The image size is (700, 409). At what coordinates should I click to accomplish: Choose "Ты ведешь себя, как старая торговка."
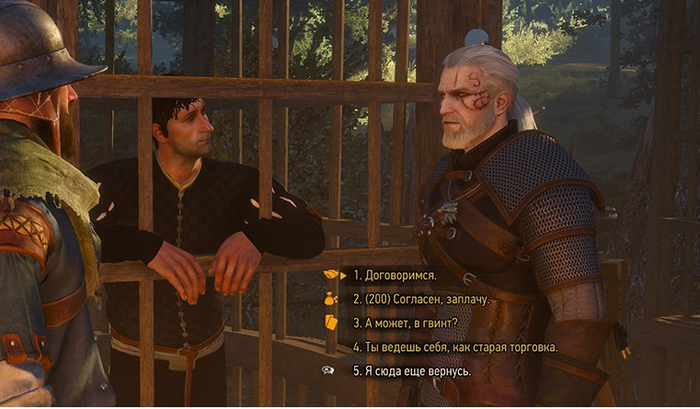tap(455, 347)
